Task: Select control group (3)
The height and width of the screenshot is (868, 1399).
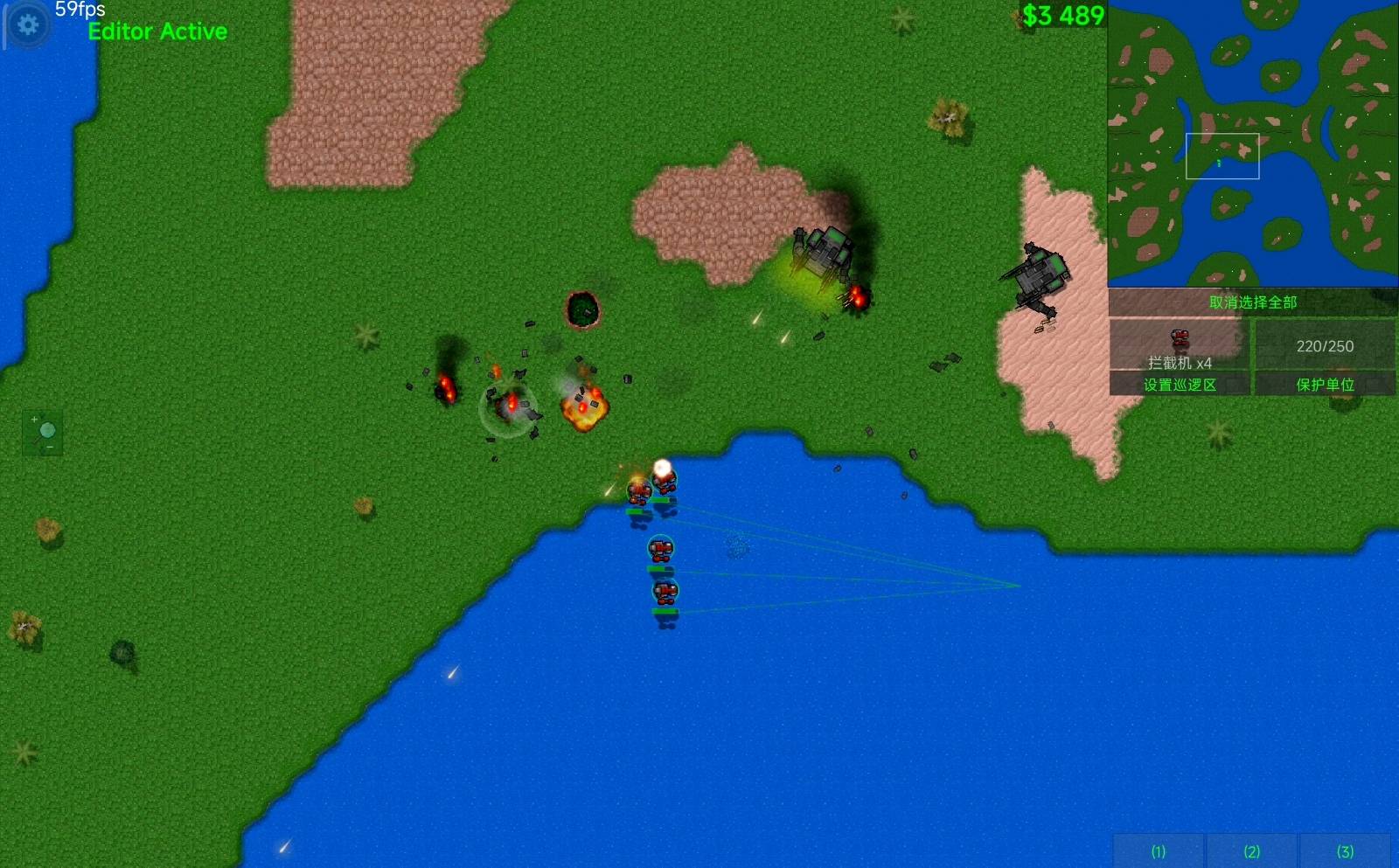Action: click(1345, 851)
